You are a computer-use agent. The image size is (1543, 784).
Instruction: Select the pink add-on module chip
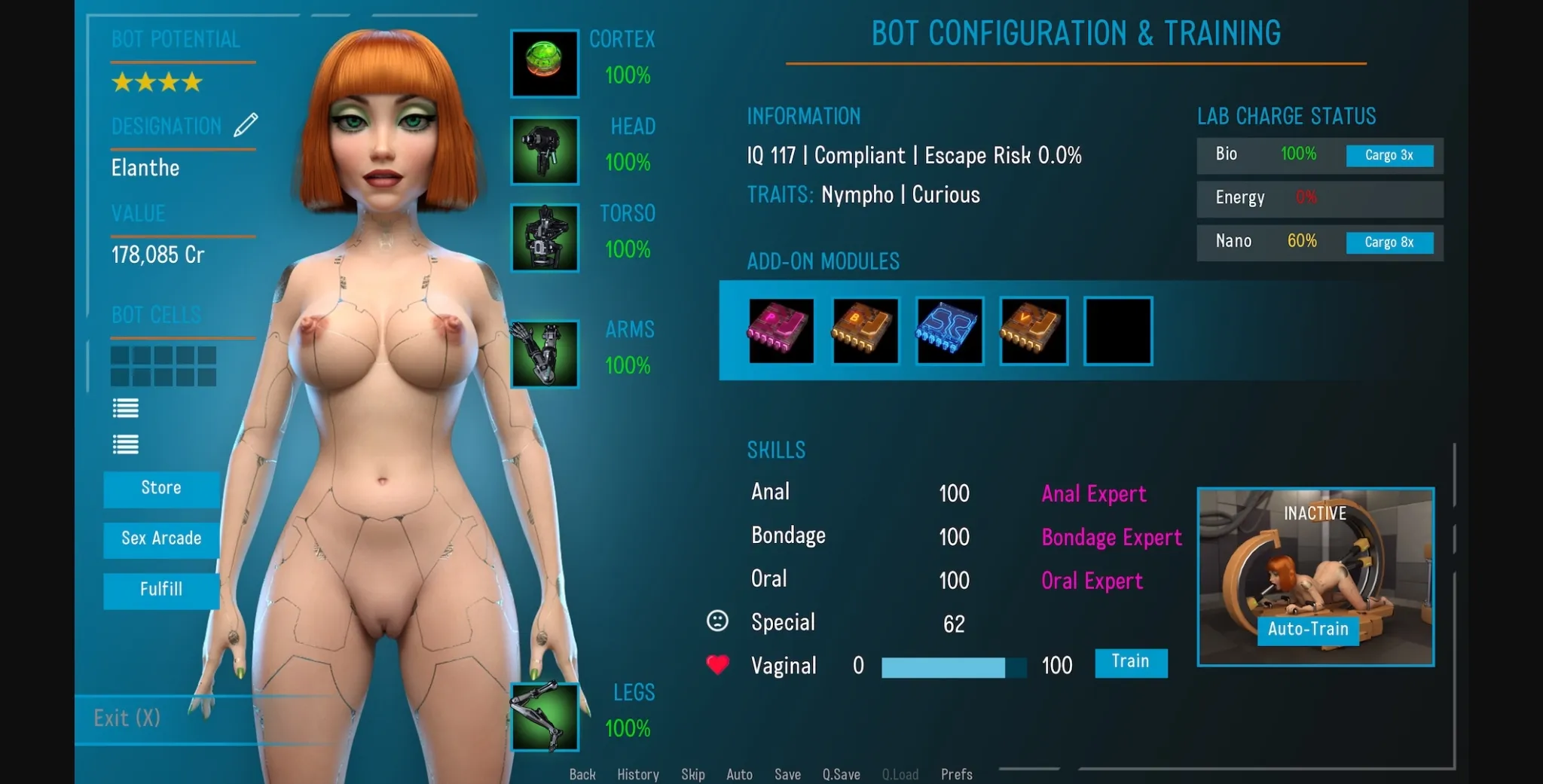click(781, 331)
